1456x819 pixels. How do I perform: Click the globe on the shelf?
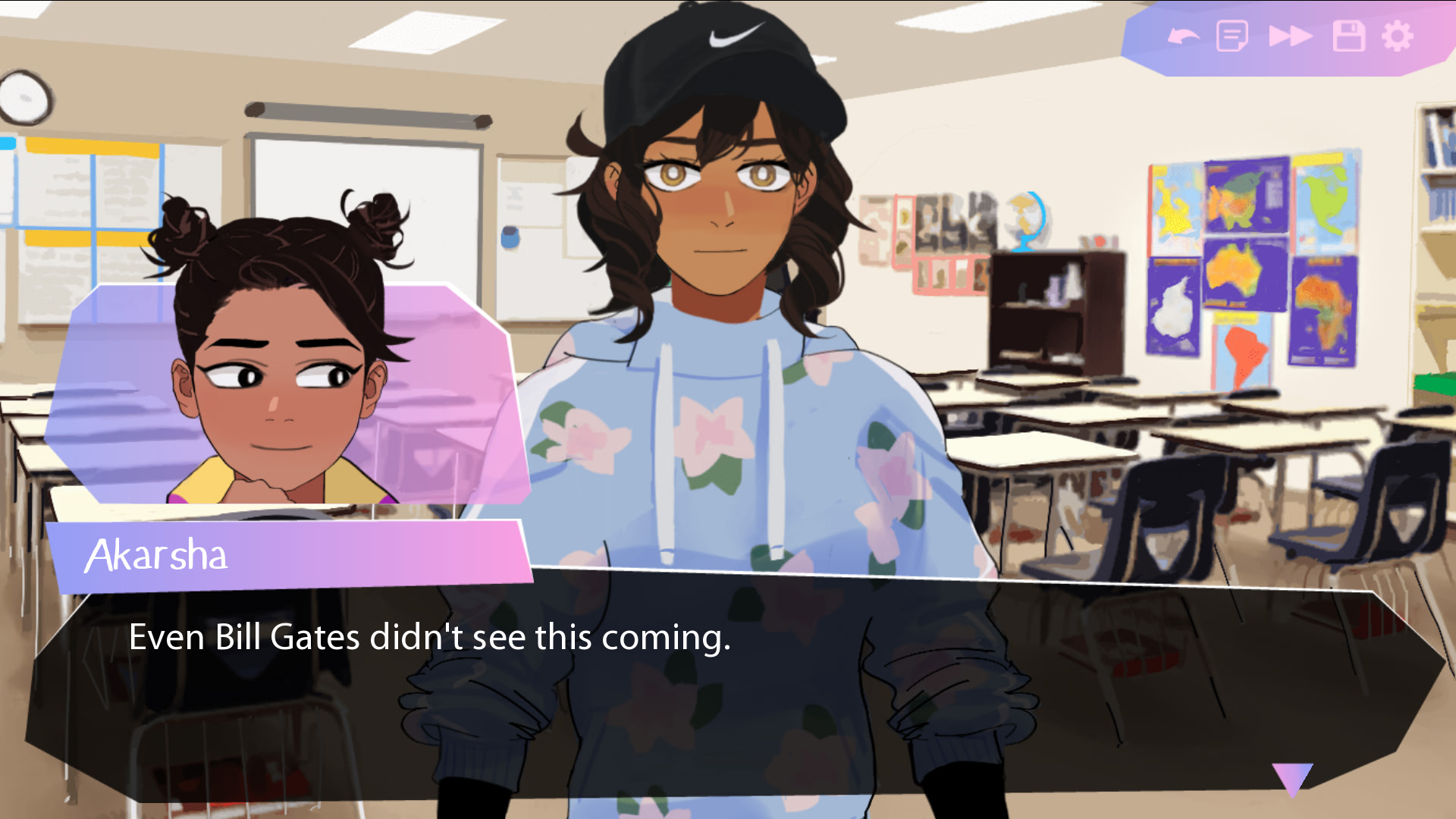point(1028,220)
